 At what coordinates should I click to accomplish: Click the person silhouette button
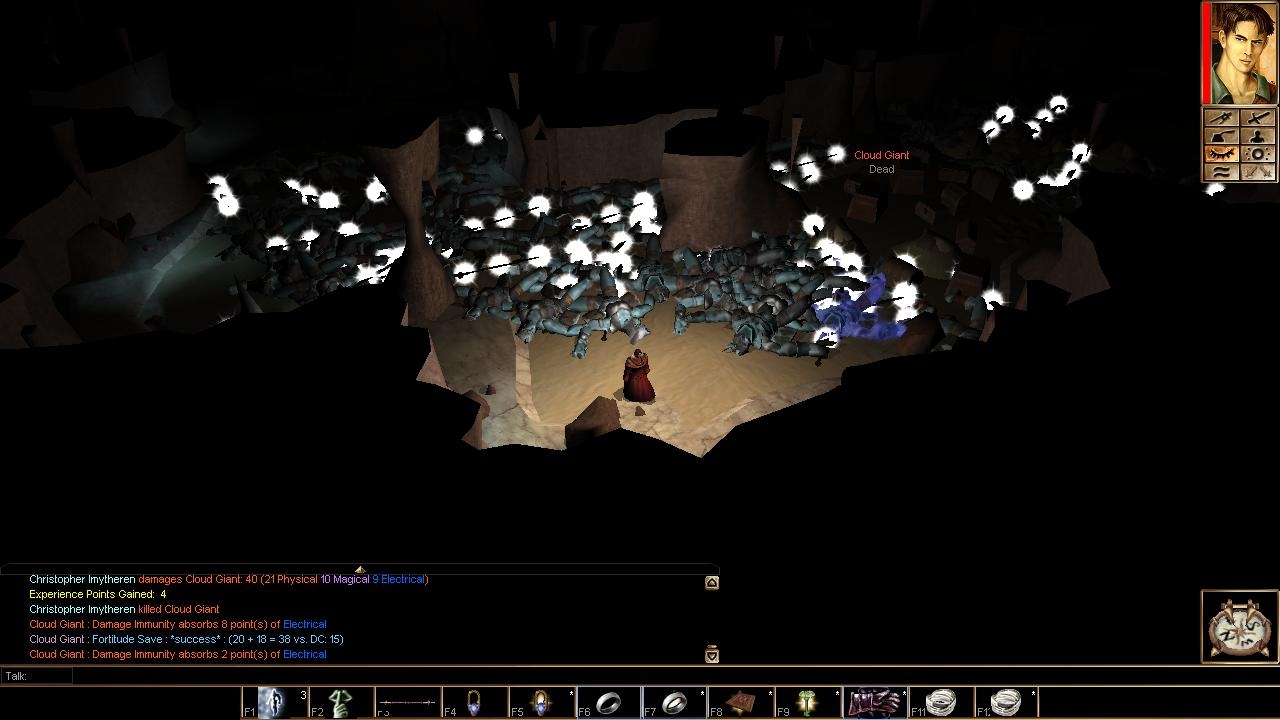point(1257,137)
